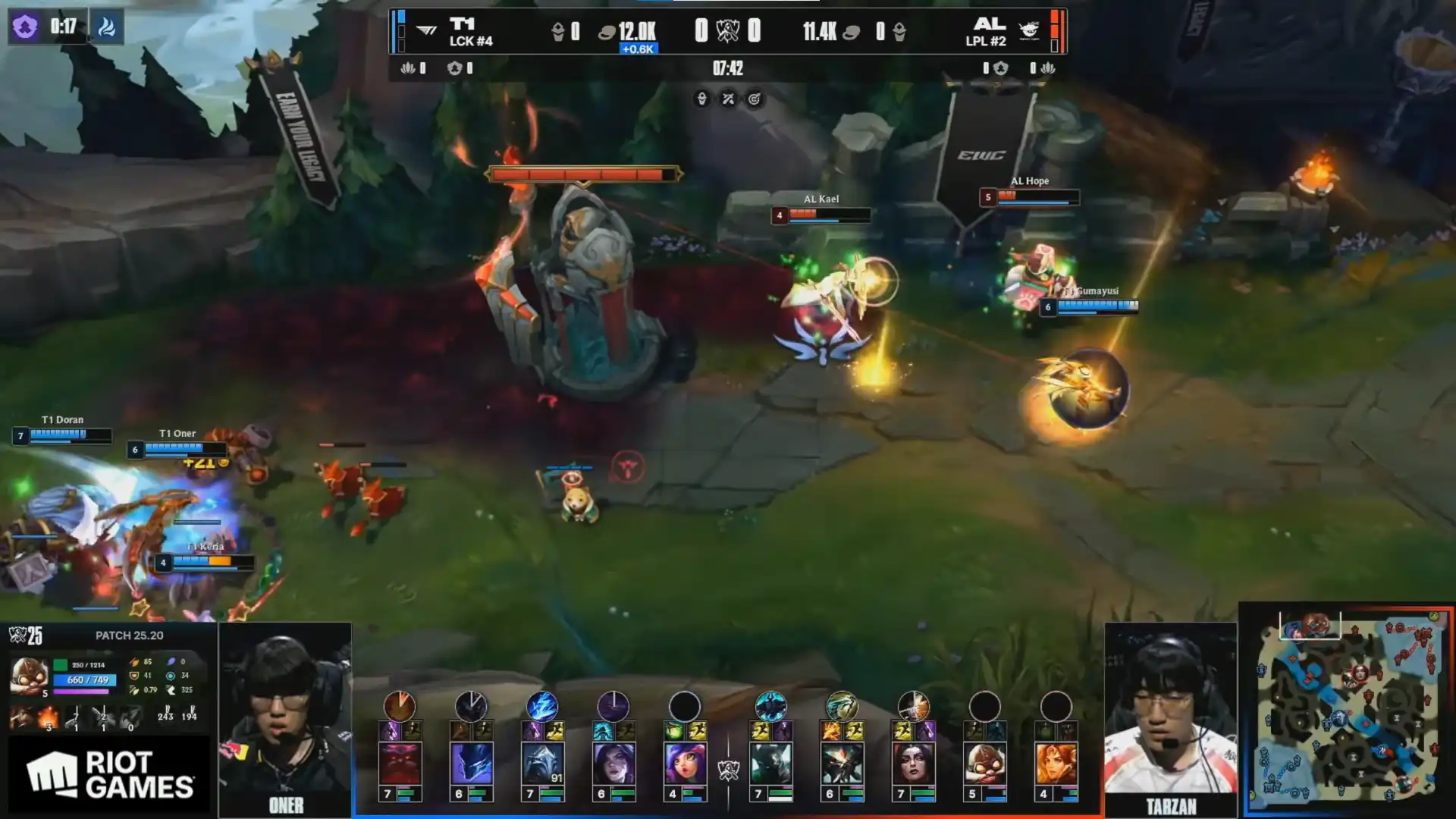This screenshot has height=819, width=1456.
Task: Select the blue lightning ultimate icon
Action: pyautogui.click(x=542, y=707)
